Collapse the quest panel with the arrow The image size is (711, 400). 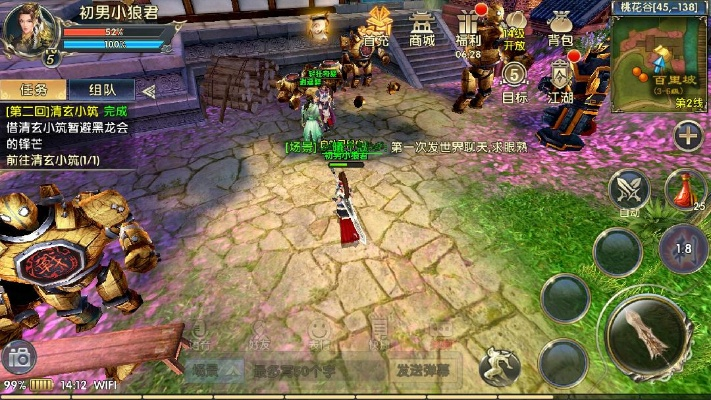coord(149,90)
